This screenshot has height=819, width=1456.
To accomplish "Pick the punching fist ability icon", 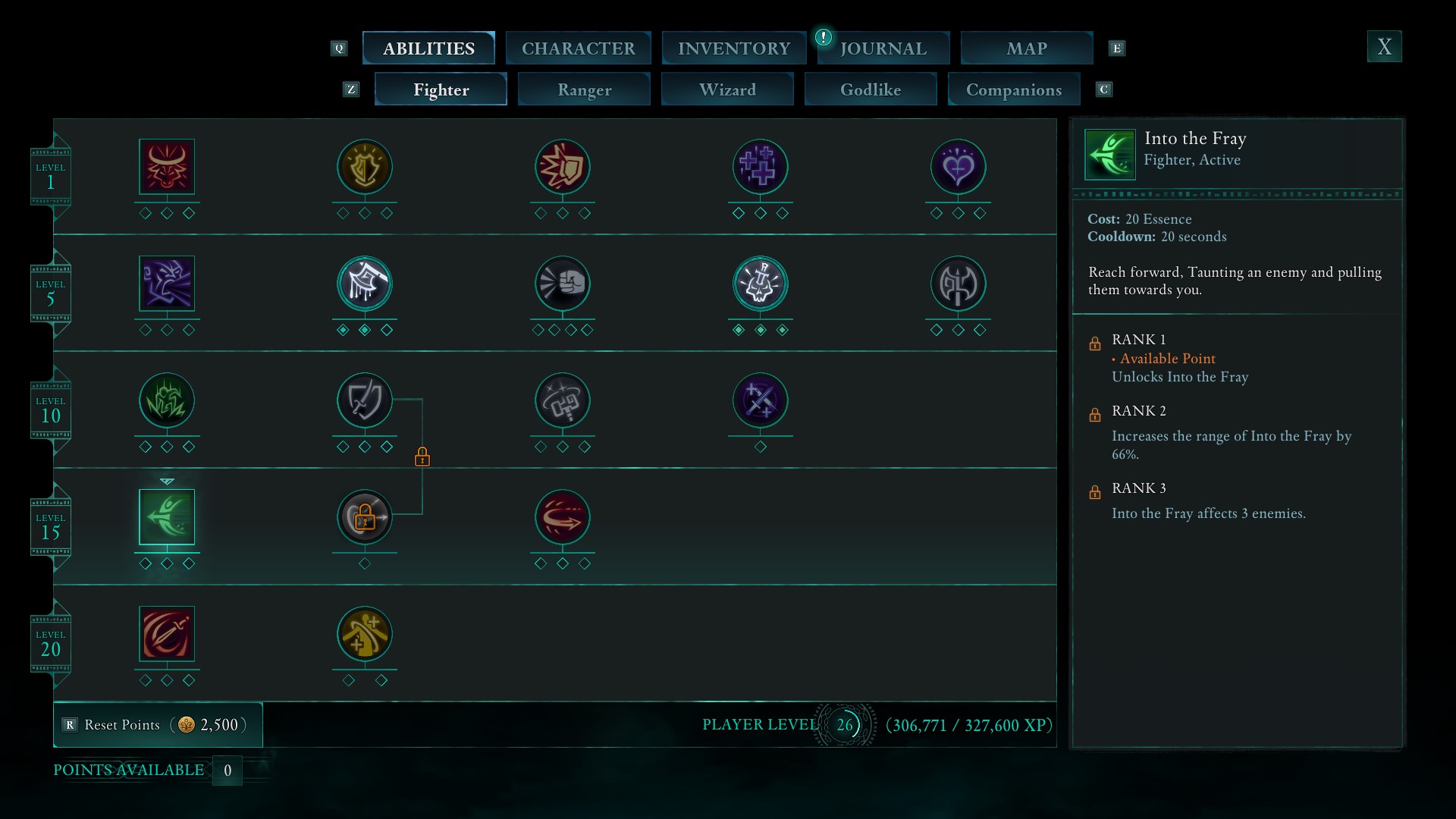I will [563, 284].
